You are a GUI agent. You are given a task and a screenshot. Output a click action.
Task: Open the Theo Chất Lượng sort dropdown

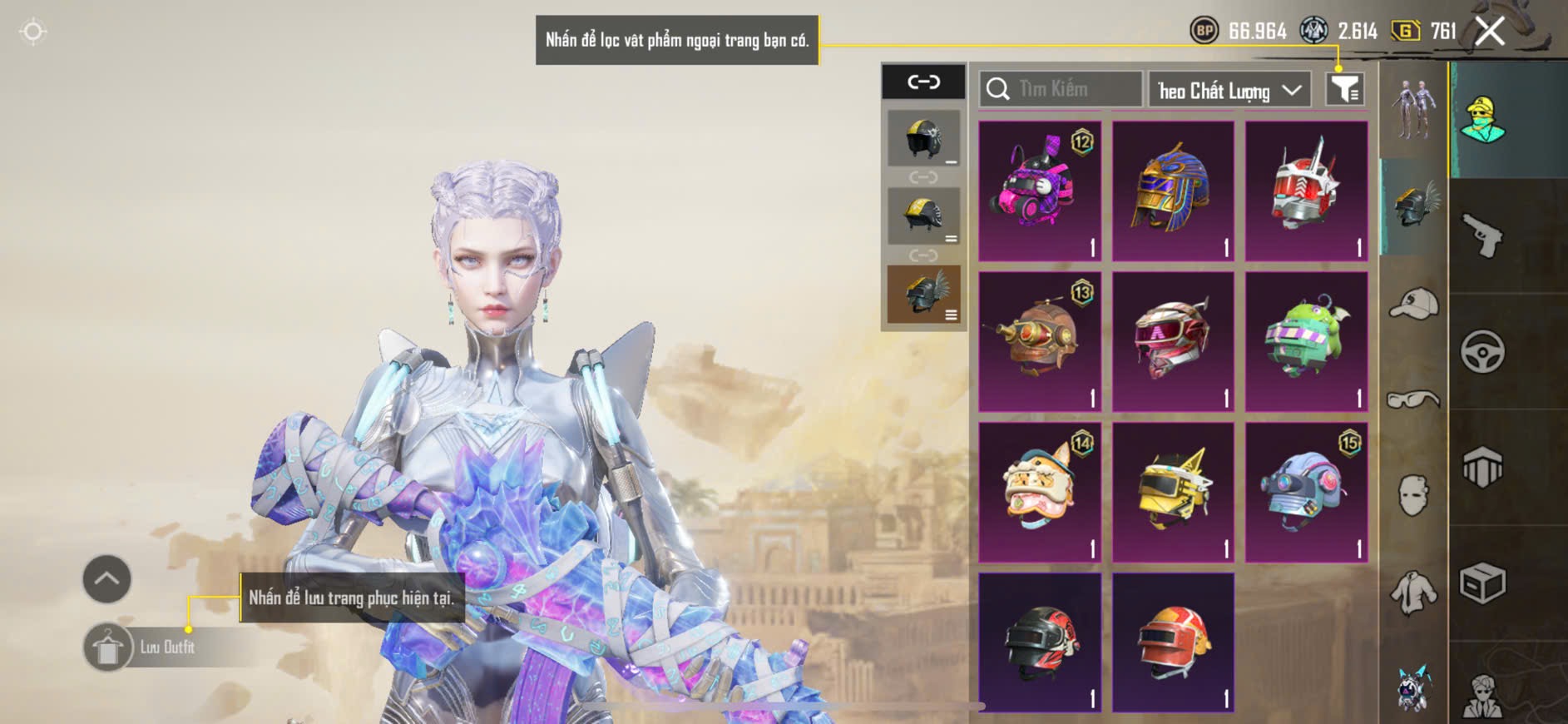pyautogui.click(x=1229, y=90)
